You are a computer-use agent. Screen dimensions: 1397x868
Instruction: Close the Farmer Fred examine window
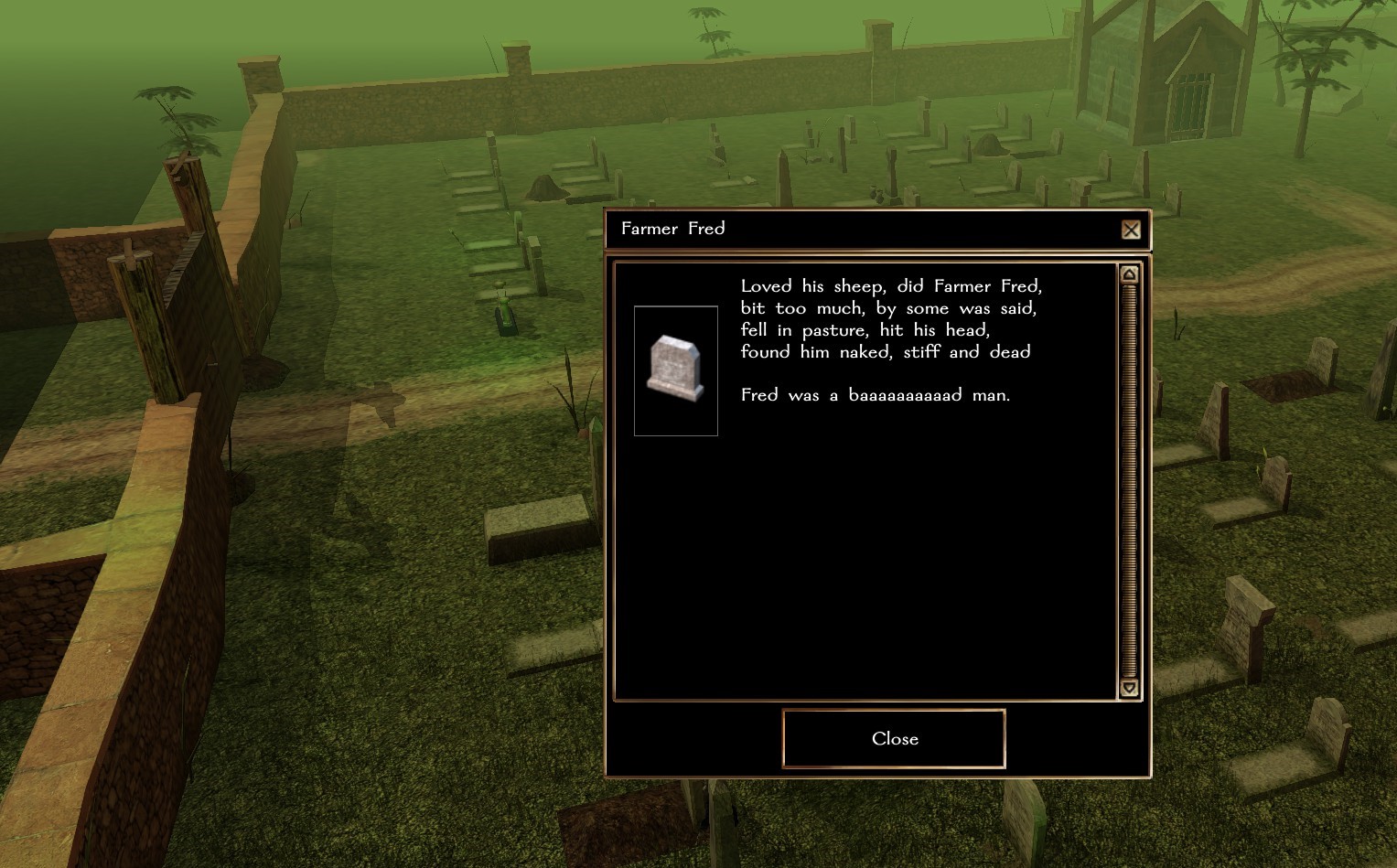click(x=894, y=738)
